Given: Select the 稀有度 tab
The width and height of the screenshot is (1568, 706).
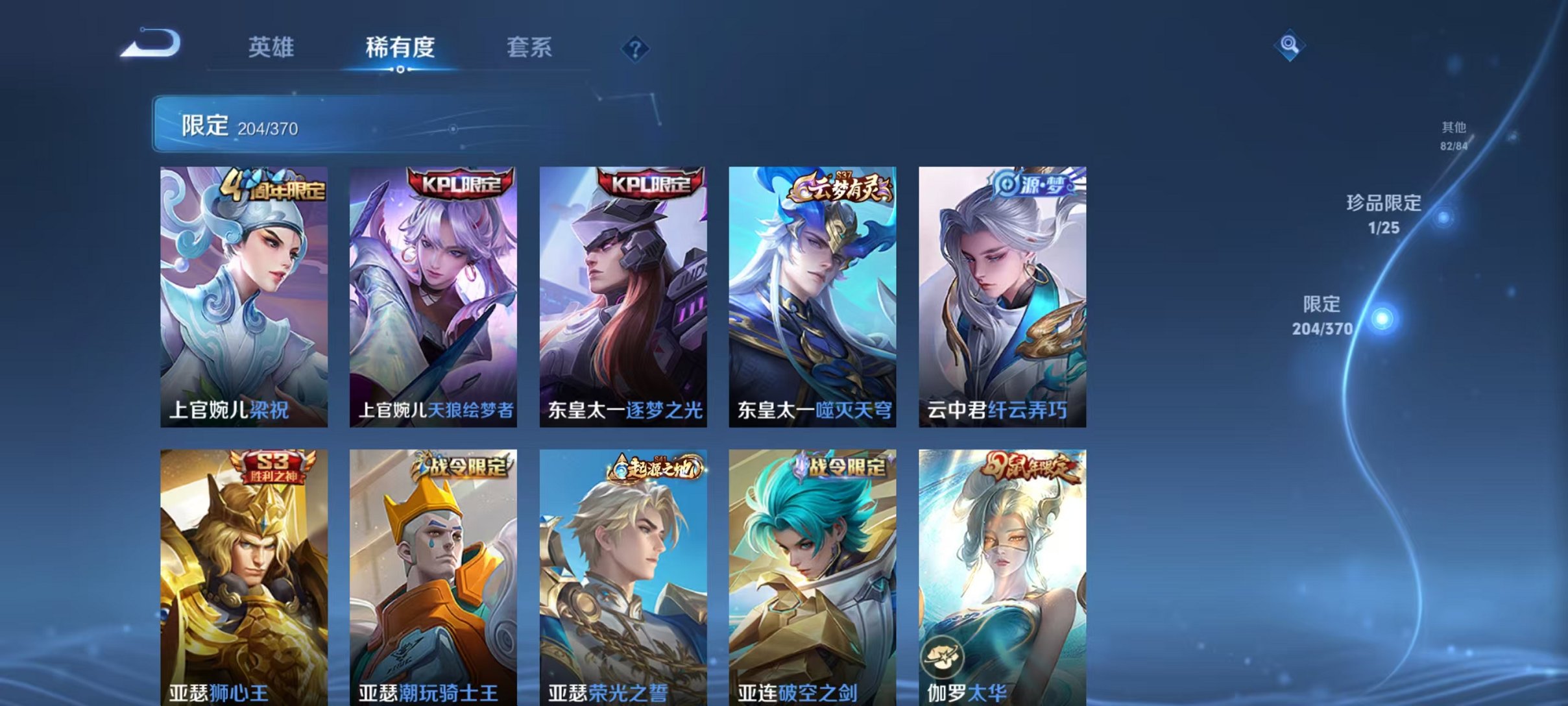Looking at the screenshot, I should 401,49.
